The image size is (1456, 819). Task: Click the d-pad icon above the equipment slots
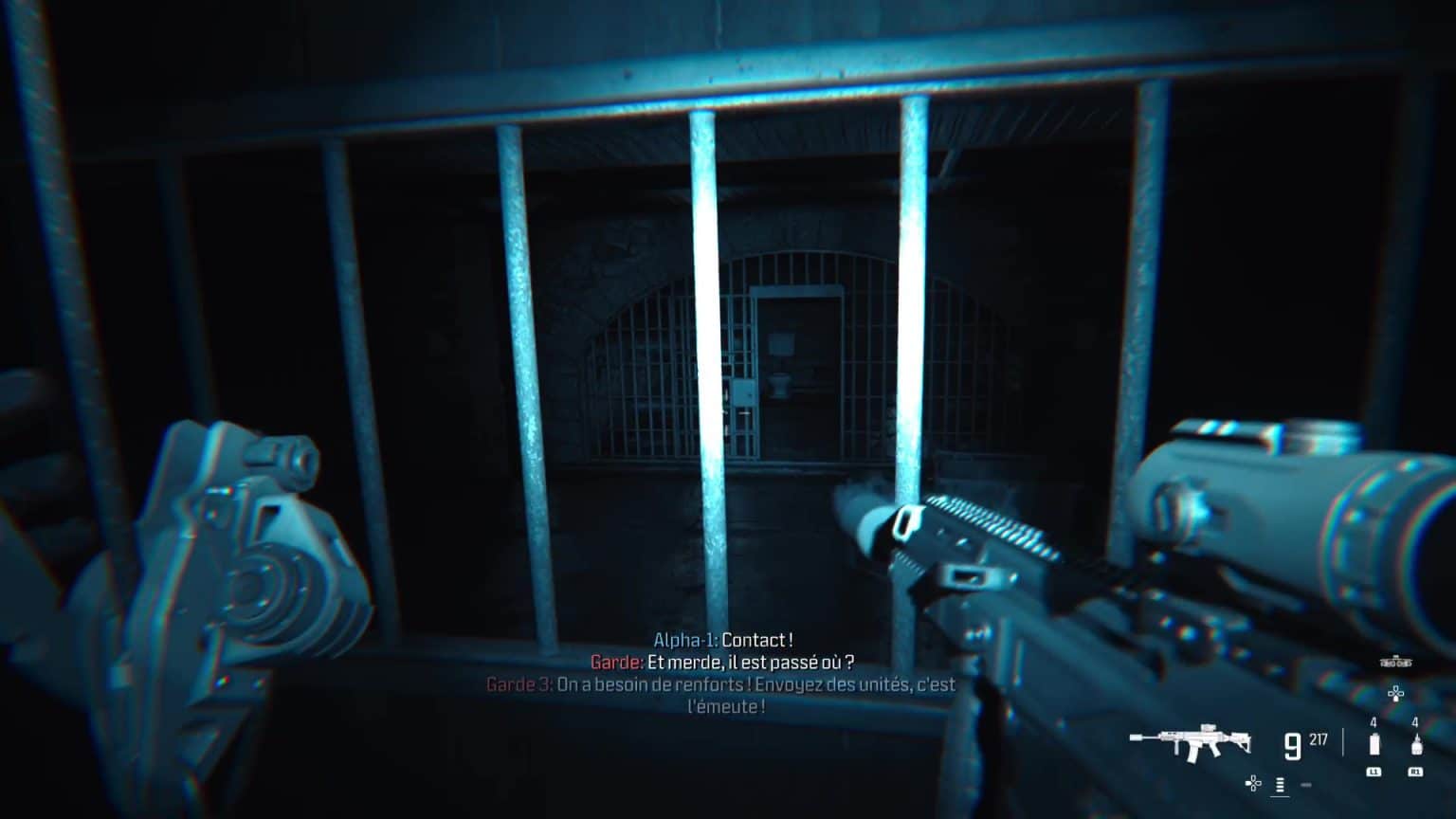click(x=1395, y=692)
